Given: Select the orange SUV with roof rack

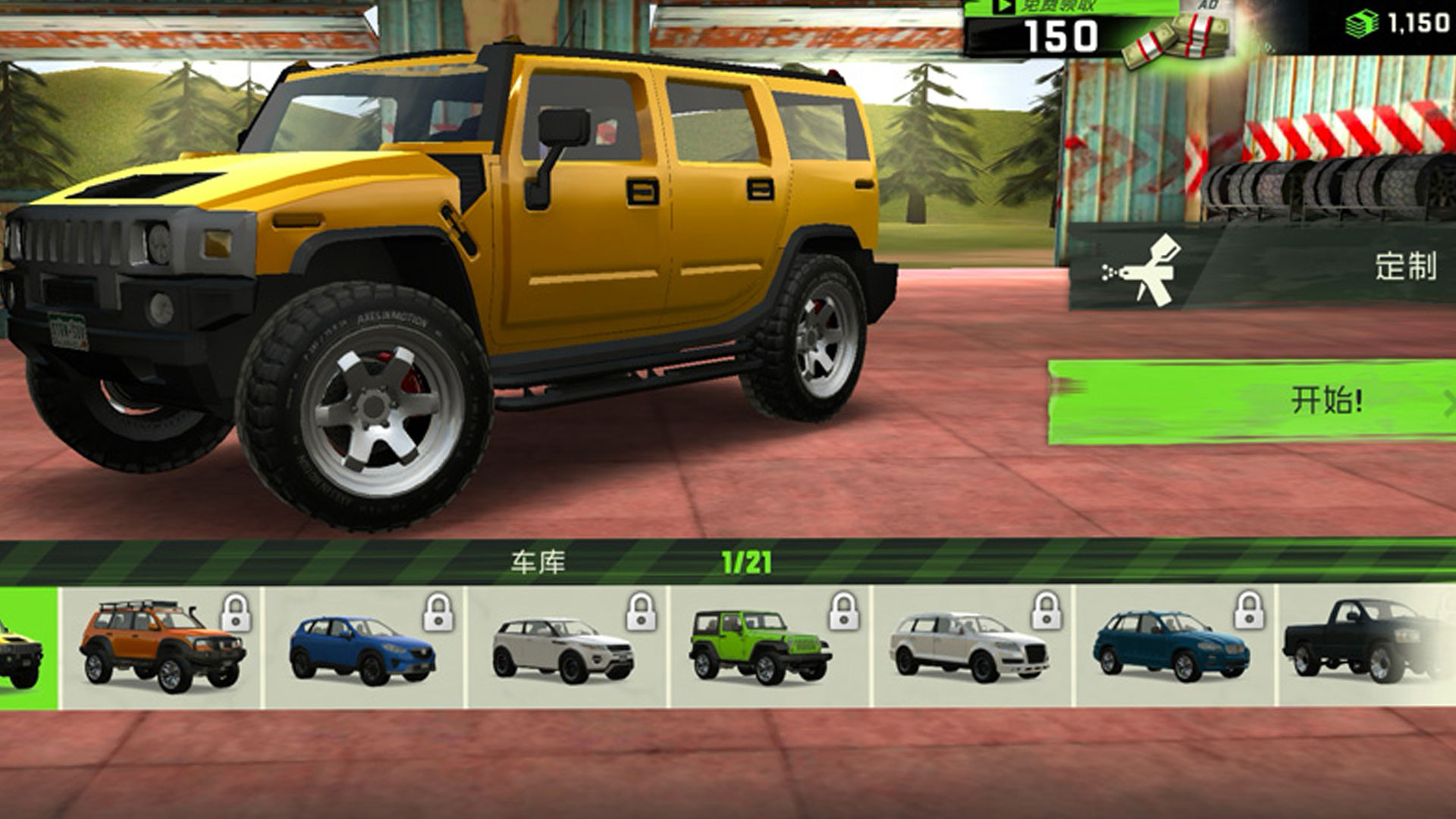Looking at the screenshot, I should 162,647.
